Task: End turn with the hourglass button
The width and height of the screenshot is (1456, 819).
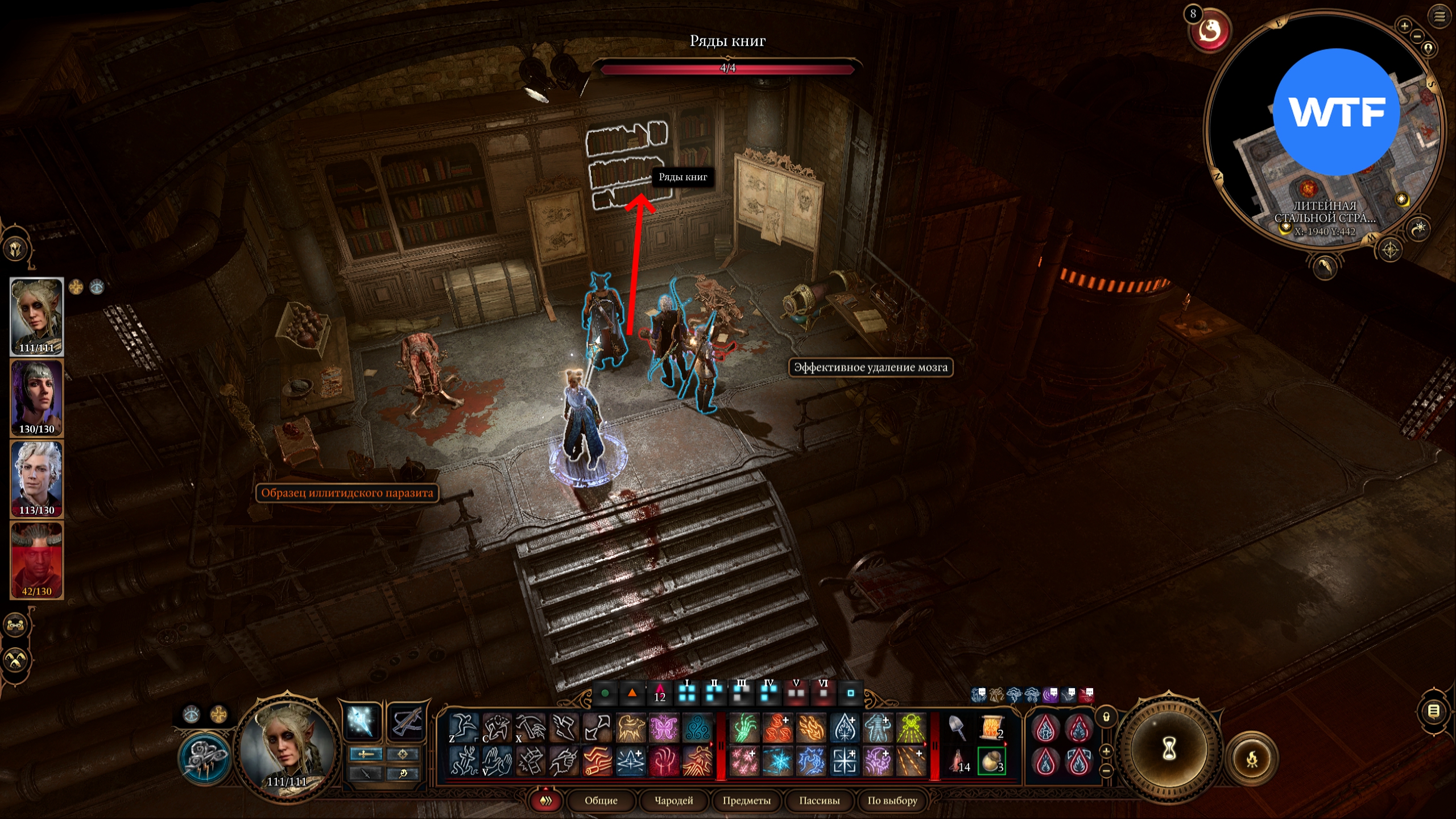Action: click(x=1169, y=749)
